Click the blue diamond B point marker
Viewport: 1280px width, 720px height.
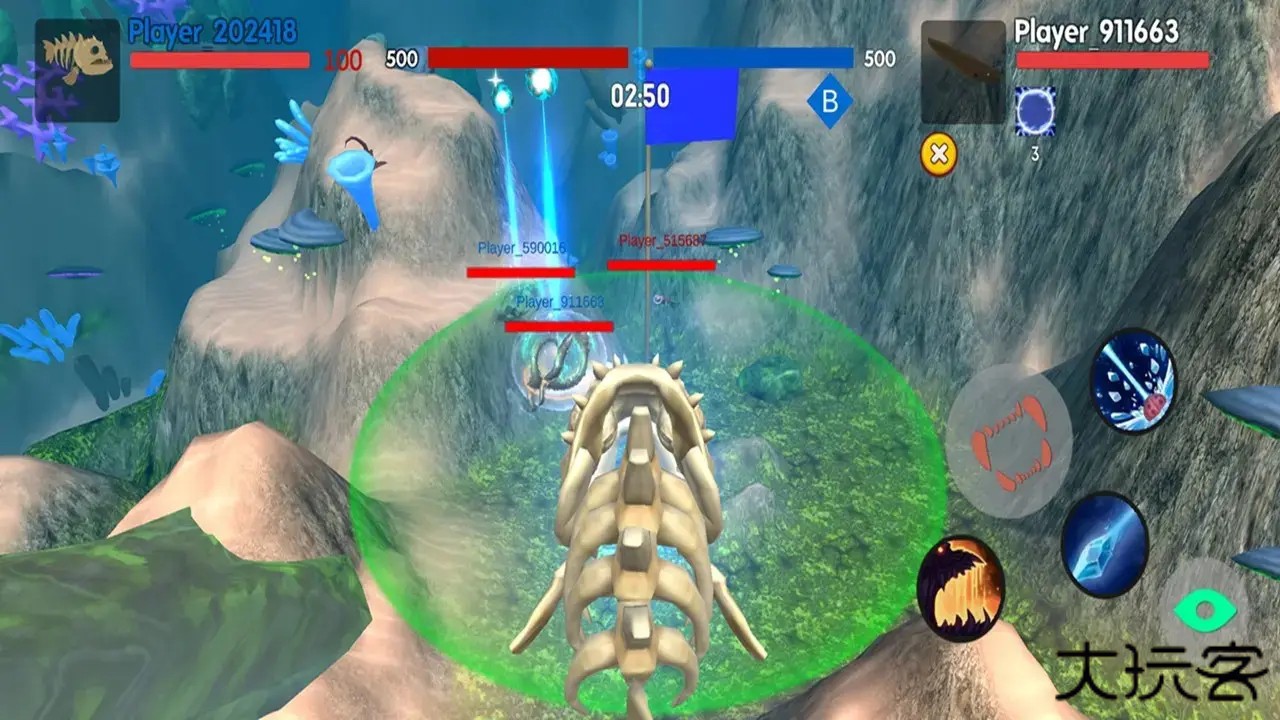(x=830, y=102)
